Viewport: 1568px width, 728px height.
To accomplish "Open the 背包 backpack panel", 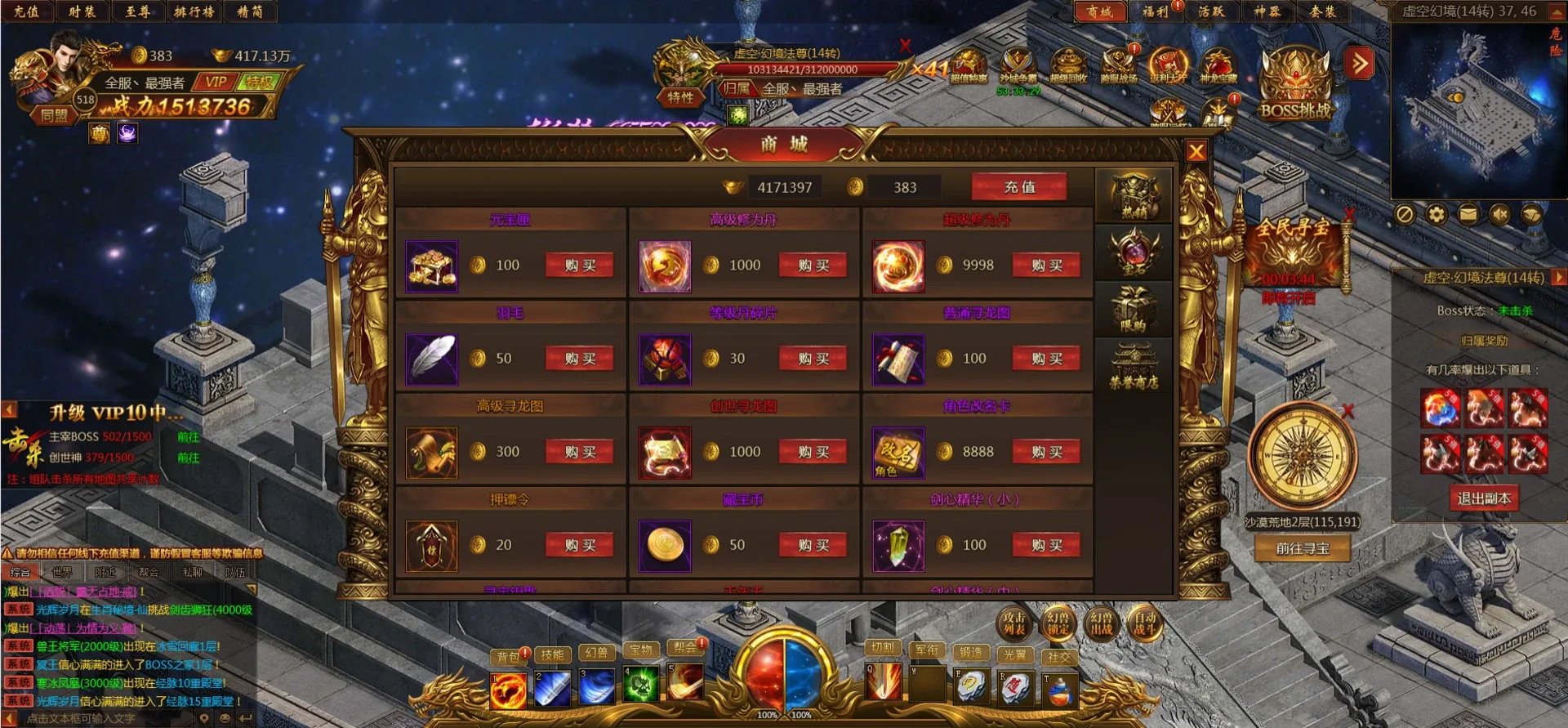I will [507, 654].
